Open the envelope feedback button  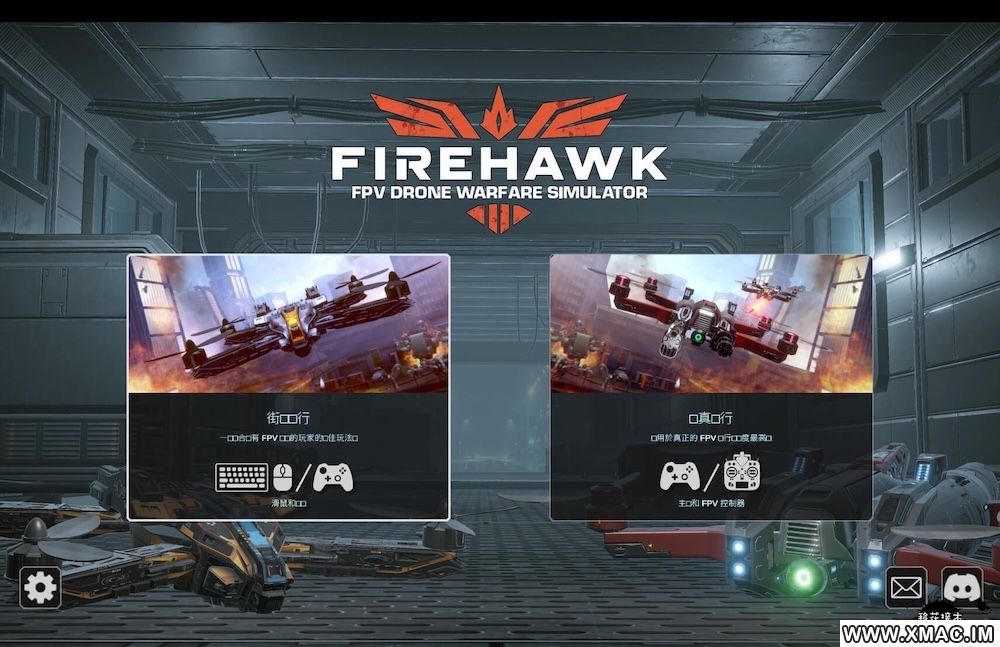907,587
